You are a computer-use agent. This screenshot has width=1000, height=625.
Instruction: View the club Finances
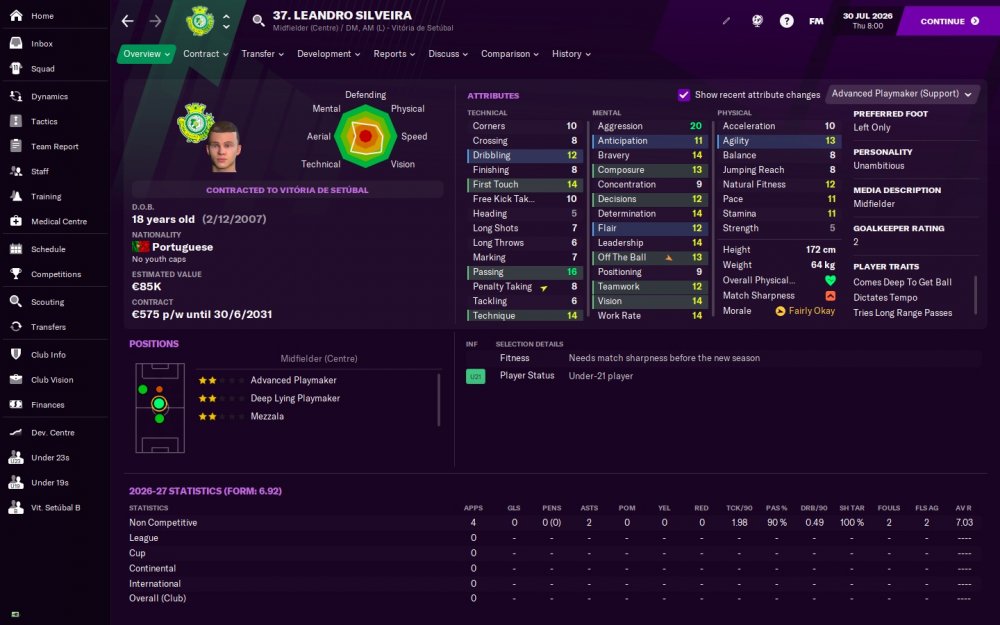(x=47, y=405)
